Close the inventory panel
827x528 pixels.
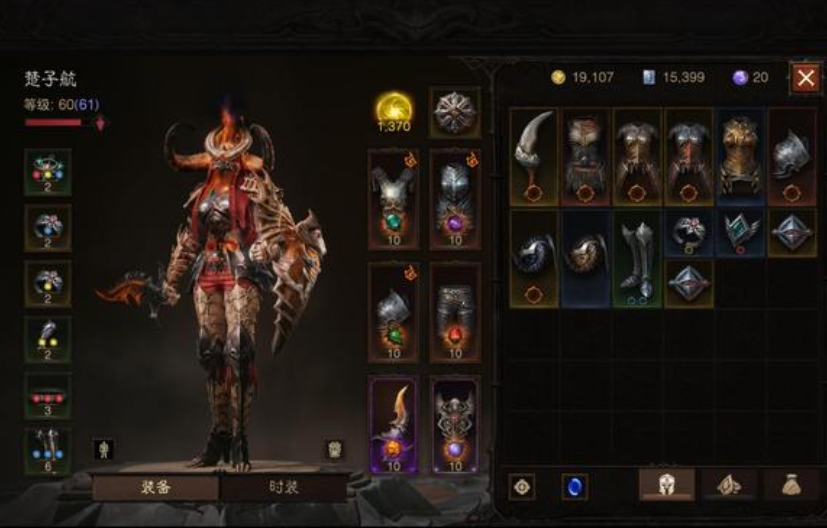[x=806, y=78]
